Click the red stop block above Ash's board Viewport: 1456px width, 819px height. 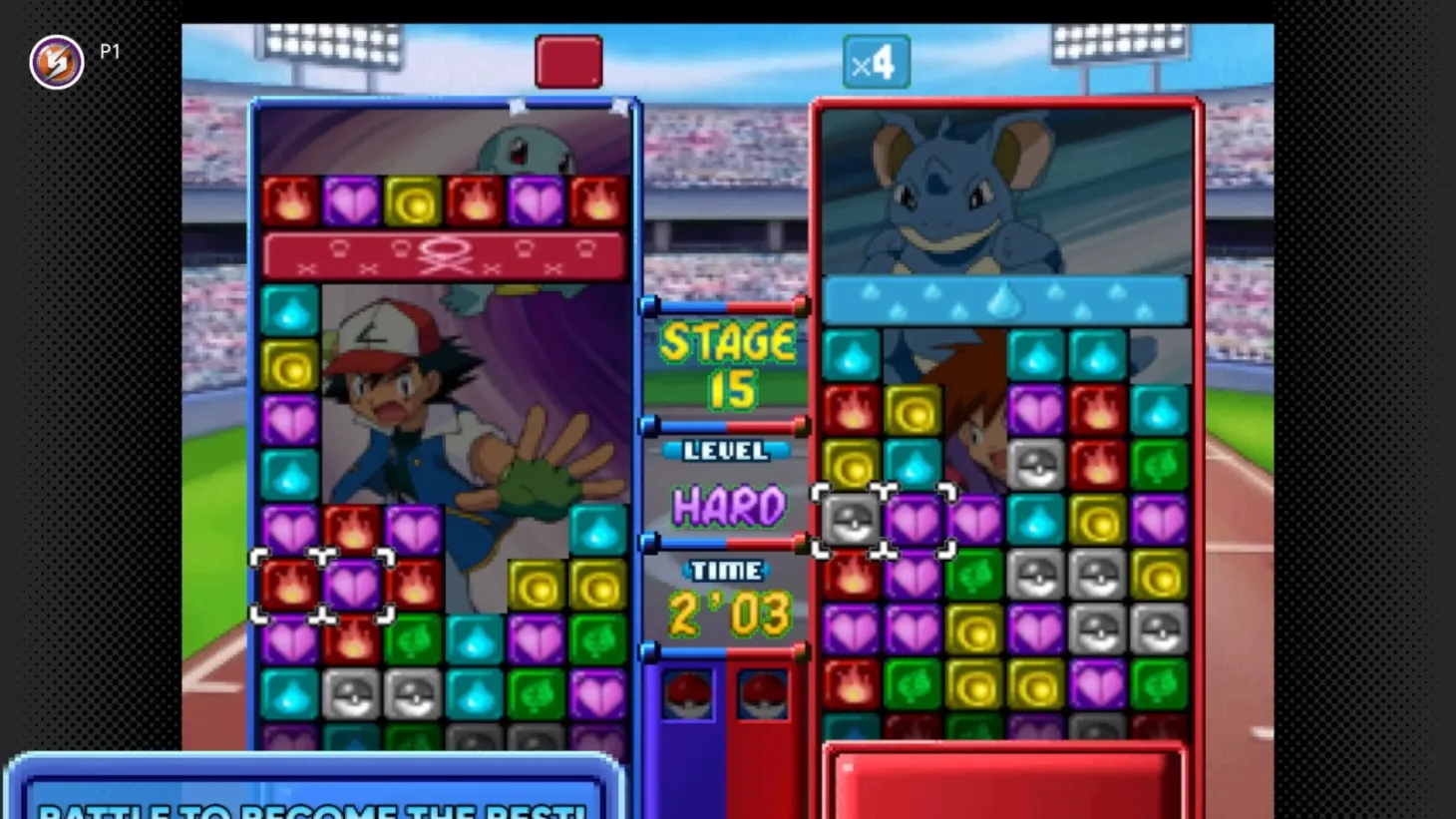(568, 60)
